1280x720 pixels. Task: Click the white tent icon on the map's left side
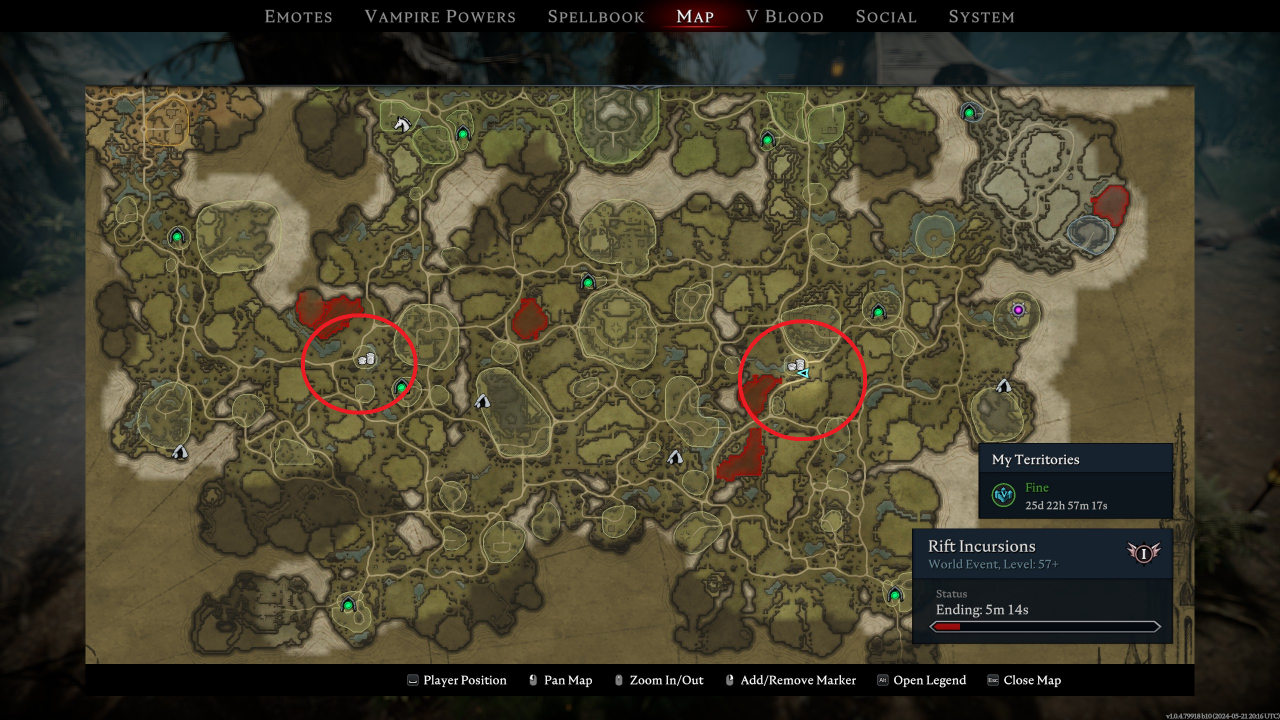(181, 452)
